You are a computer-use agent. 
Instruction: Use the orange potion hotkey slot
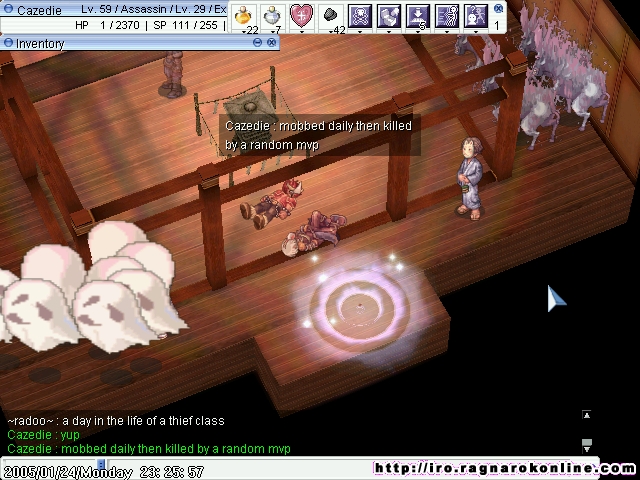coord(243,15)
